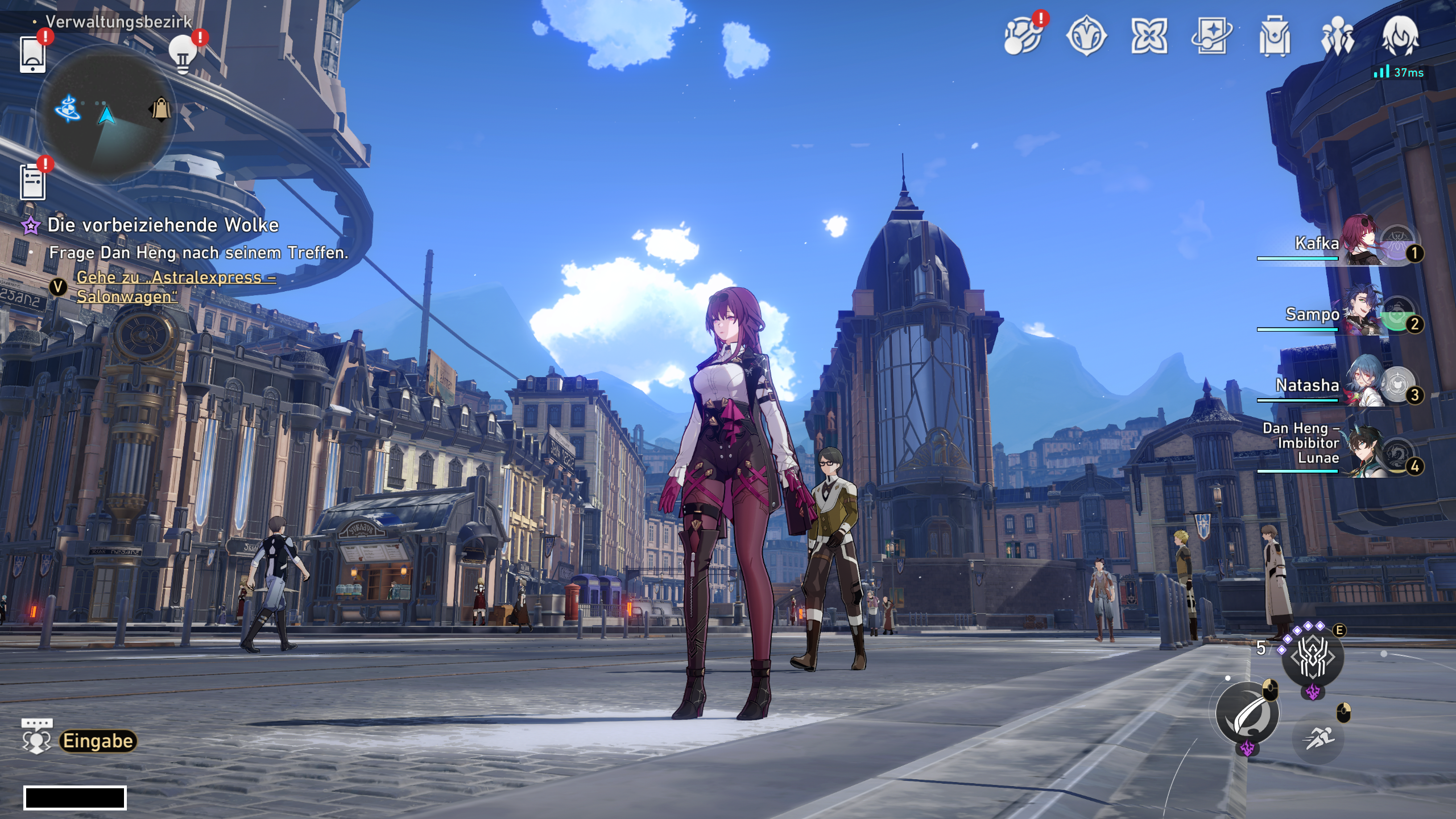Switch to Natasha in the party list
Screen dimensions: 1456x819
tap(1359, 385)
